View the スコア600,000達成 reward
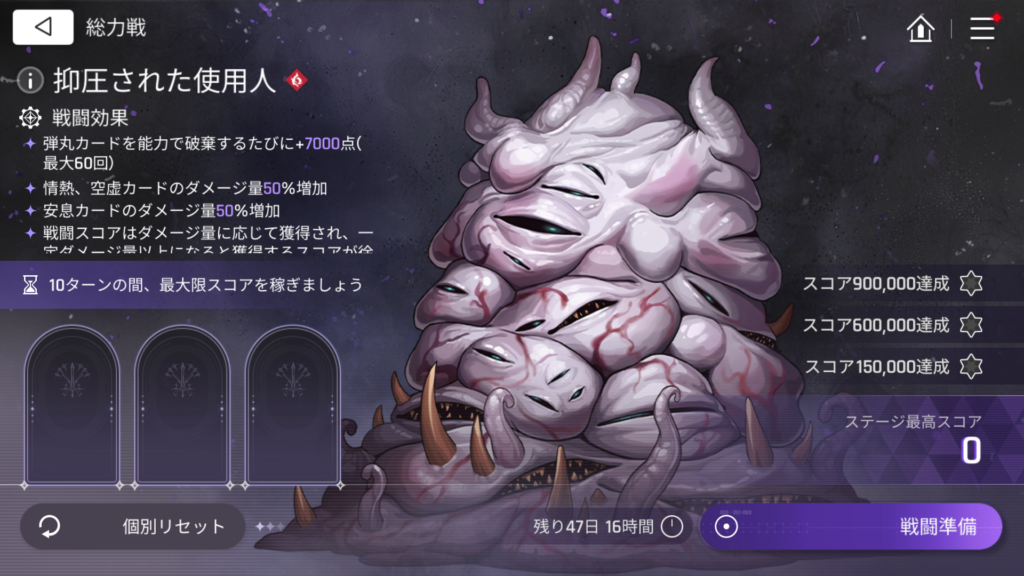 pyautogui.click(x=970, y=325)
